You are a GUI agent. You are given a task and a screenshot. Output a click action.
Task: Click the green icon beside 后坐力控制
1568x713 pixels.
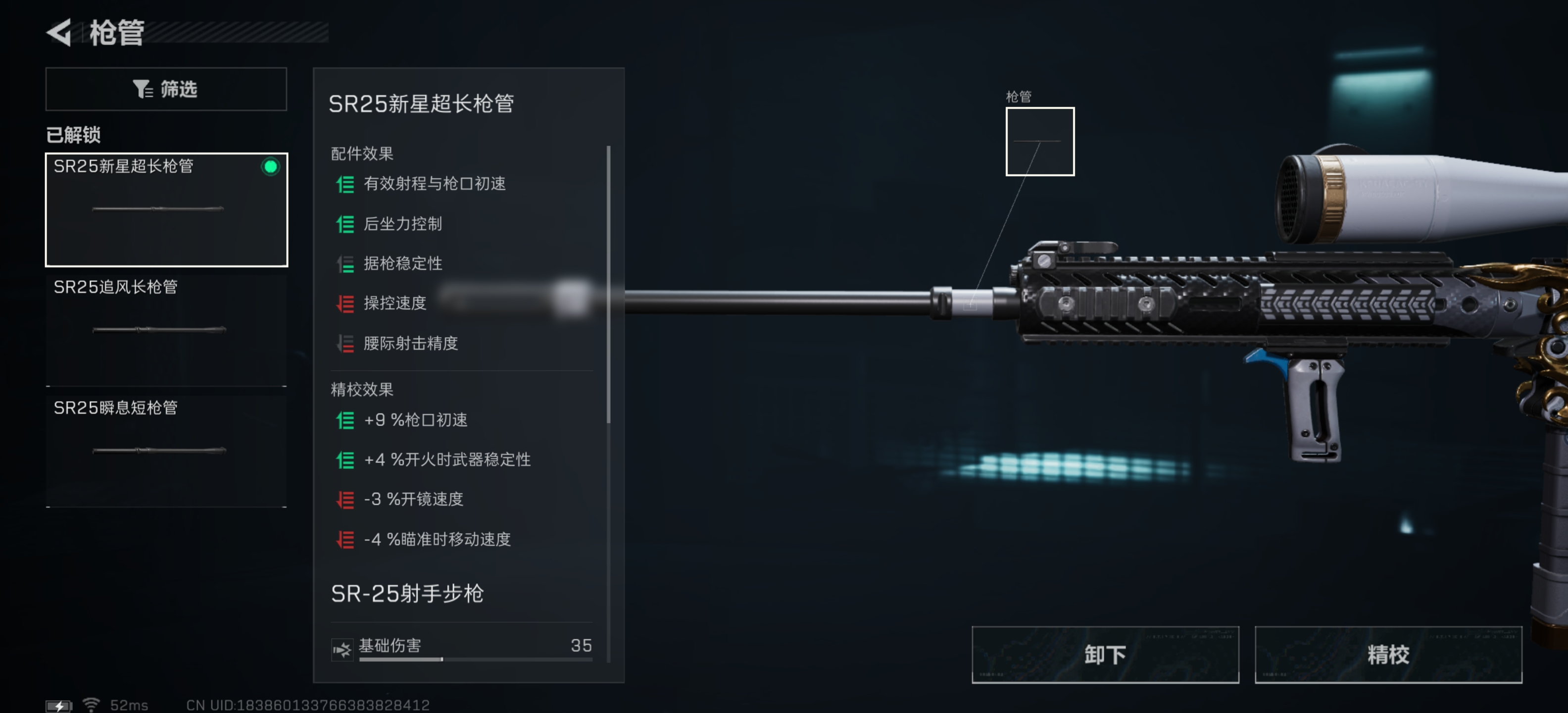(x=346, y=224)
